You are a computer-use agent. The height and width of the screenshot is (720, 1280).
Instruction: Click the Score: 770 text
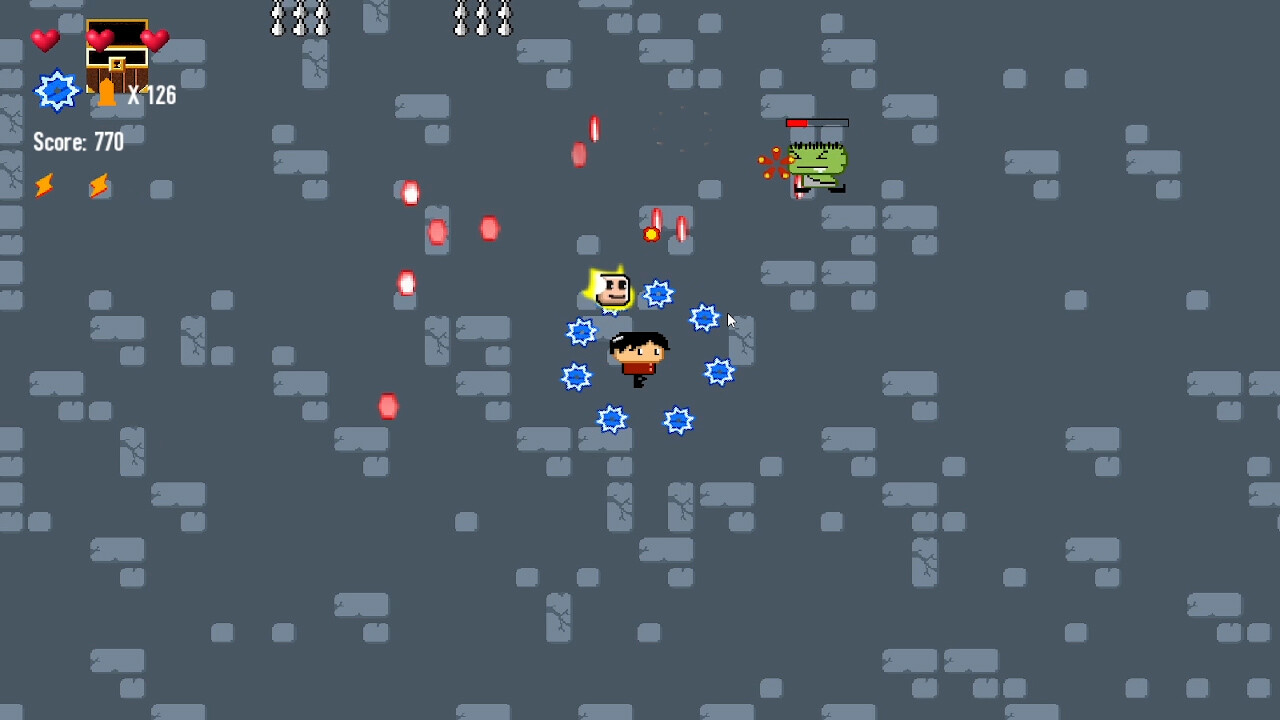click(x=78, y=142)
